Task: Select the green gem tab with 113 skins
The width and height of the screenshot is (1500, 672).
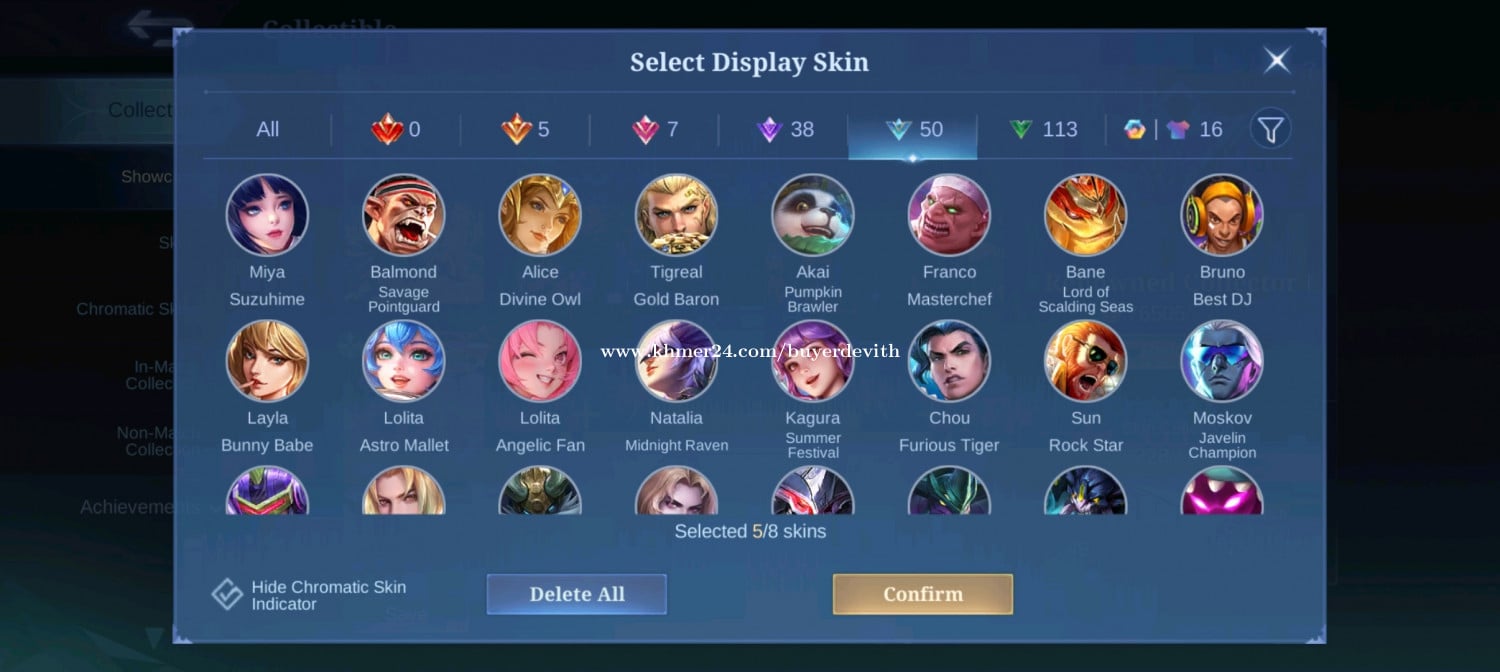Action: (x=1042, y=129)
